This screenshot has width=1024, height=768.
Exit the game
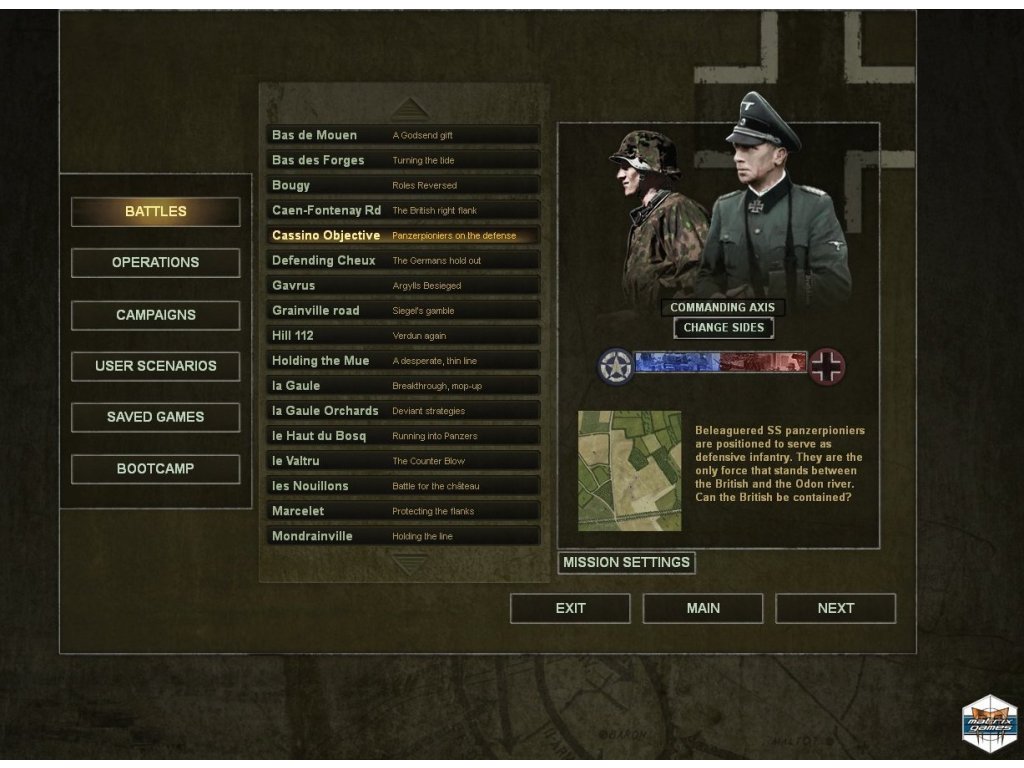click(570, 608)
